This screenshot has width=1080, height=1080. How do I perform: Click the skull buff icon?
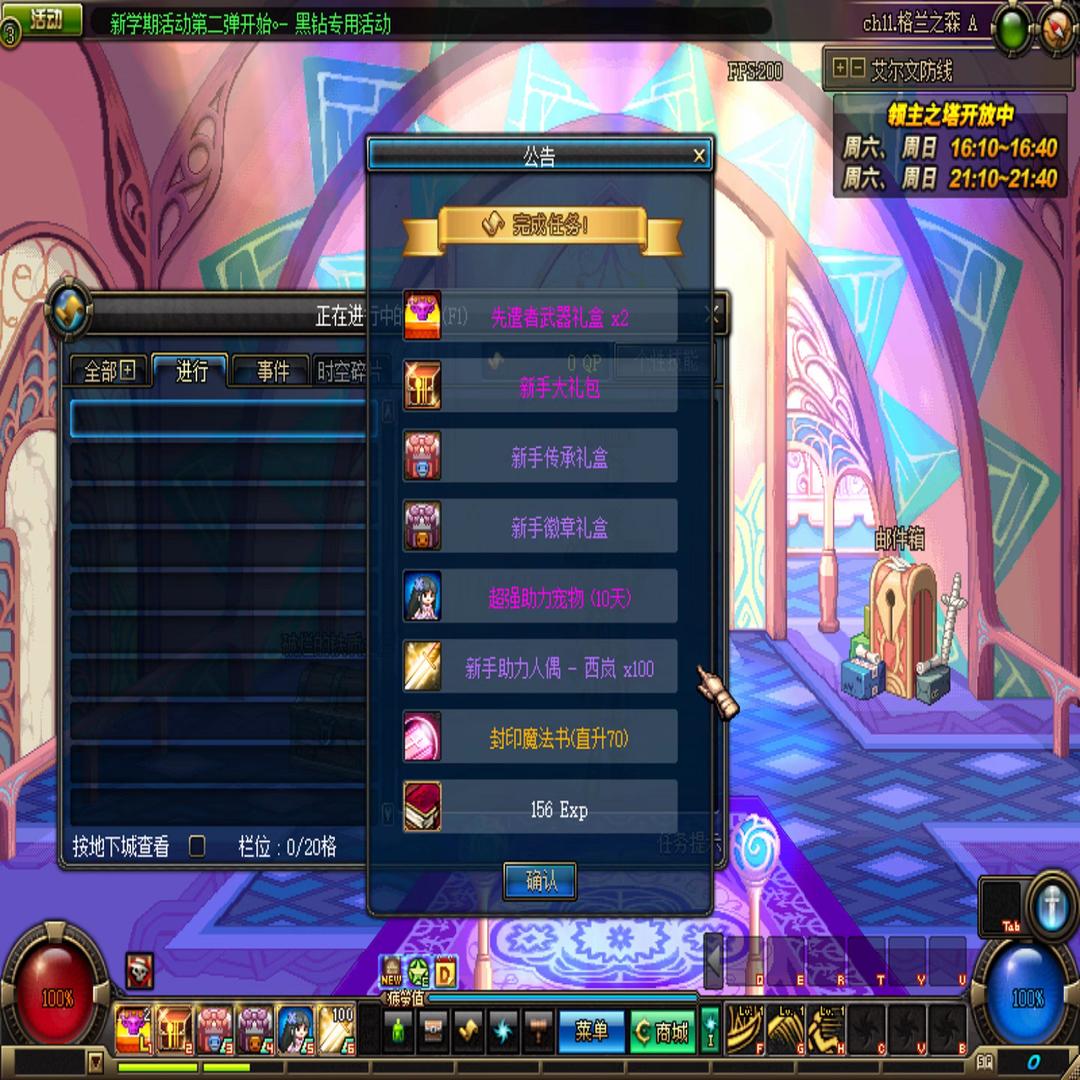pos(140,970)
